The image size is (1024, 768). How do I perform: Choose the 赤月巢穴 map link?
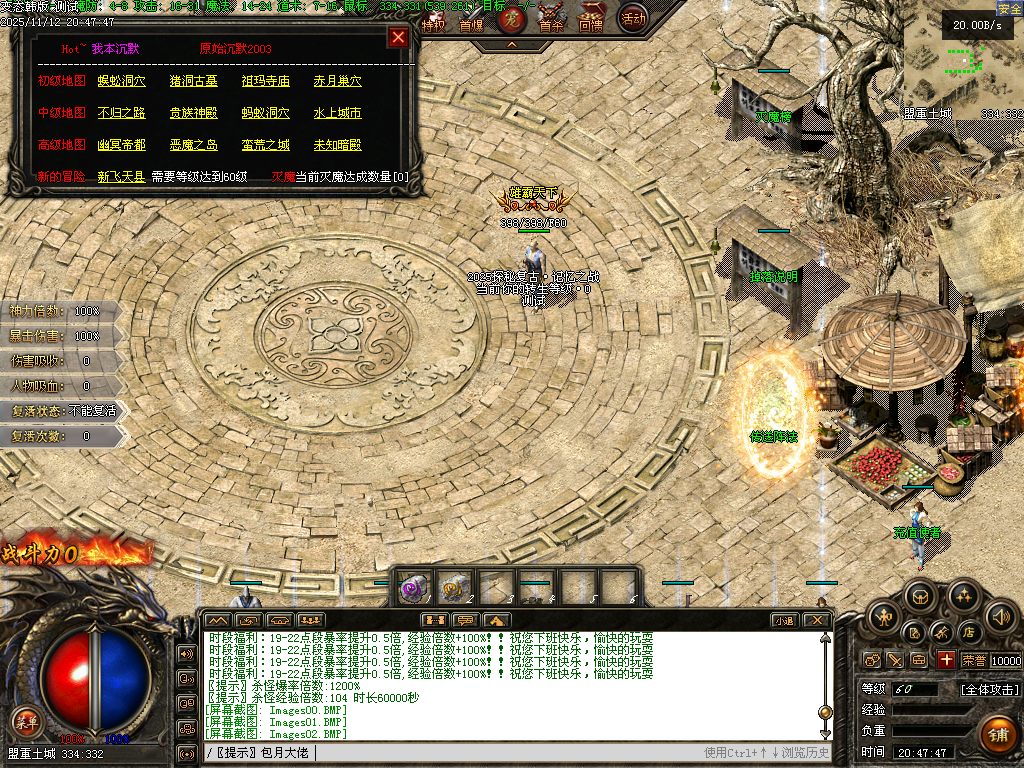click(x=338, y=81)
